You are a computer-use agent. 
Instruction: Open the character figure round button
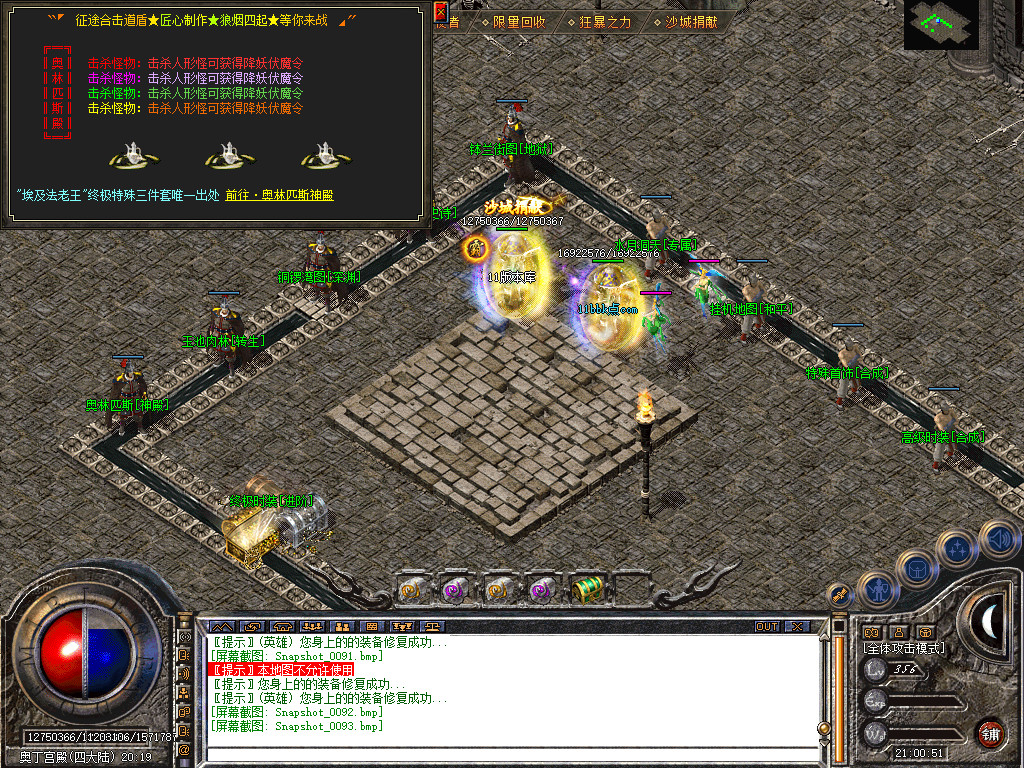tap(877, 589)
